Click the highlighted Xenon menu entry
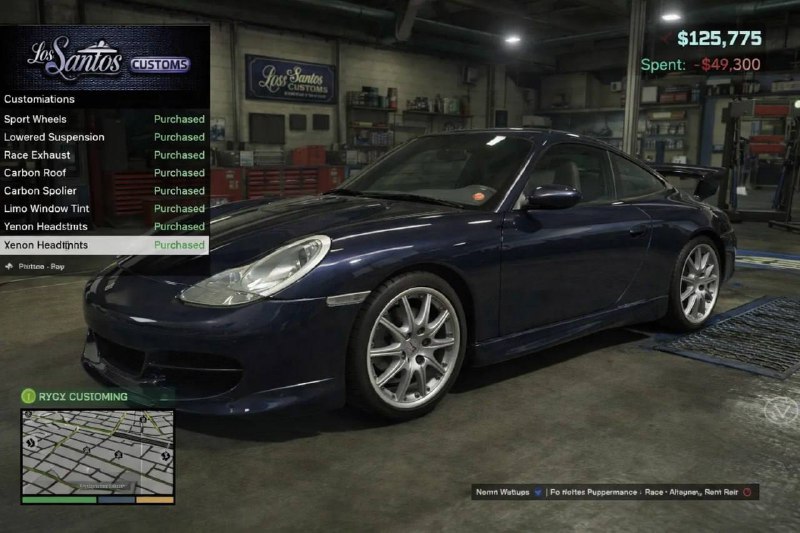The height and width of the screenshot is (533, 800). point(104,245)
